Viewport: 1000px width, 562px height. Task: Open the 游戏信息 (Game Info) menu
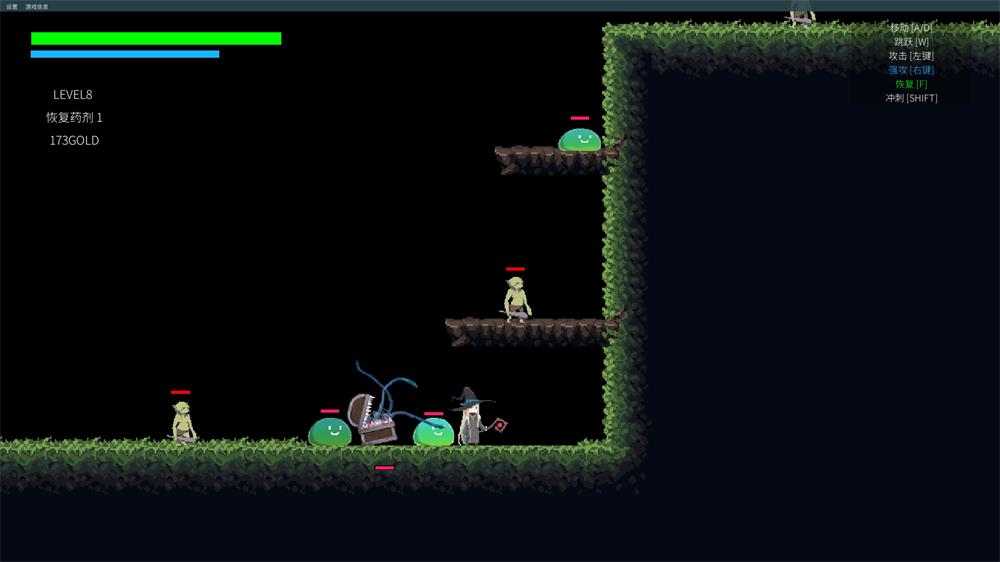coord(37,6)
